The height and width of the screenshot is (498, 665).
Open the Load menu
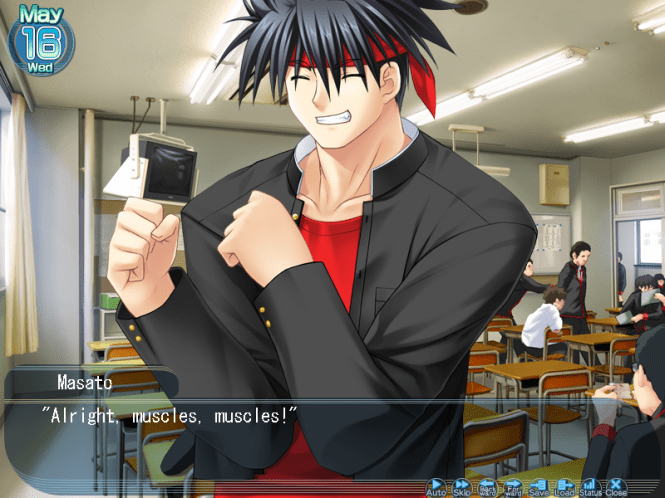(565, 486)
